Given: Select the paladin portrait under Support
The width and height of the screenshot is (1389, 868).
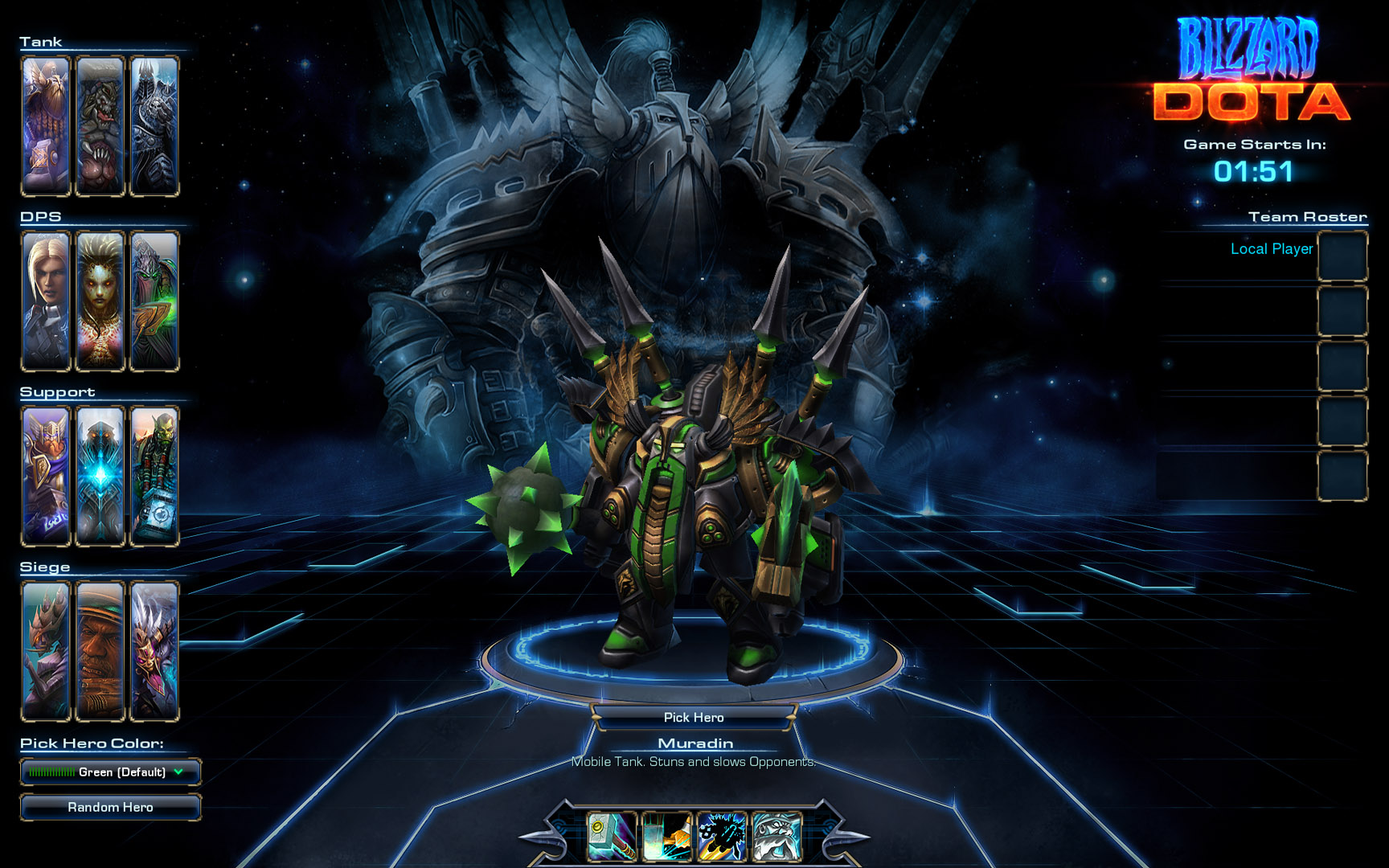Looking at the screenshot, I should [x=45, y=473].
